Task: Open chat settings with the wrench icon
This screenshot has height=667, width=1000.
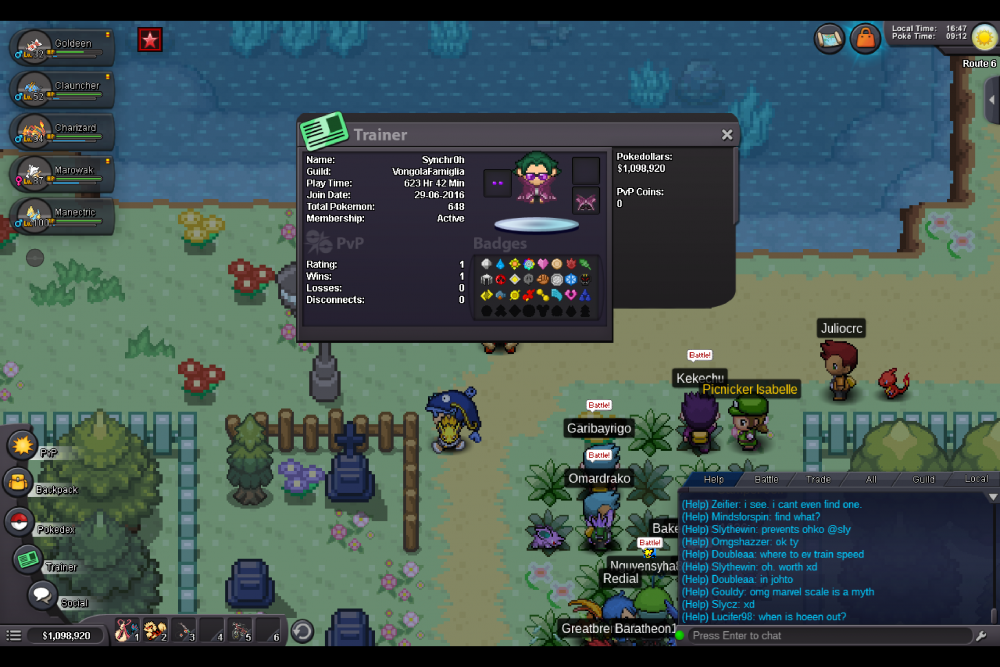Action: [981, 636]
